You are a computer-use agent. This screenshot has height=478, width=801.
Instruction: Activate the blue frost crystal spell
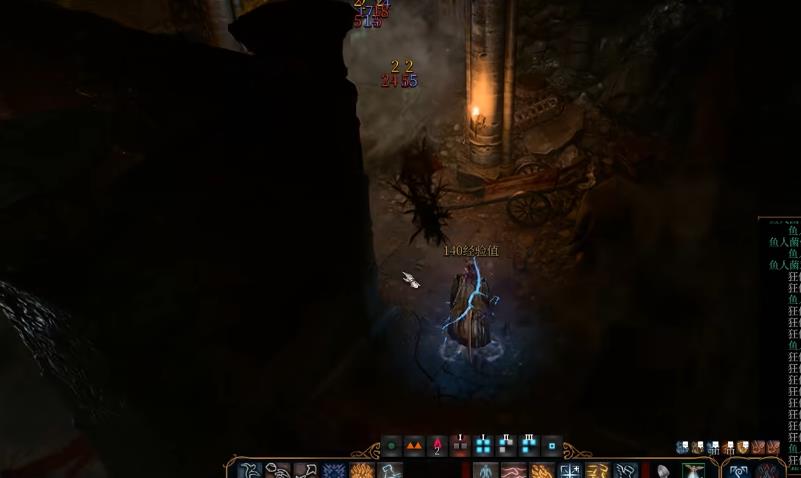[x=334, y=471]
